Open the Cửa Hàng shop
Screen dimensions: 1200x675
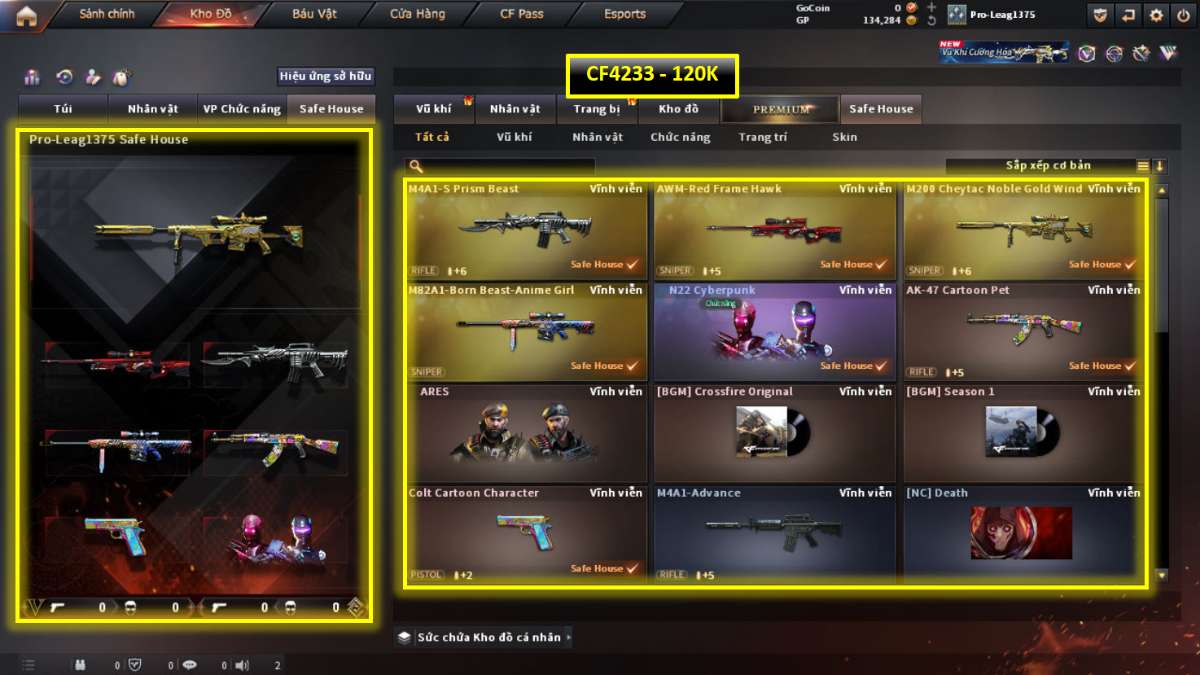click(418, 15)
